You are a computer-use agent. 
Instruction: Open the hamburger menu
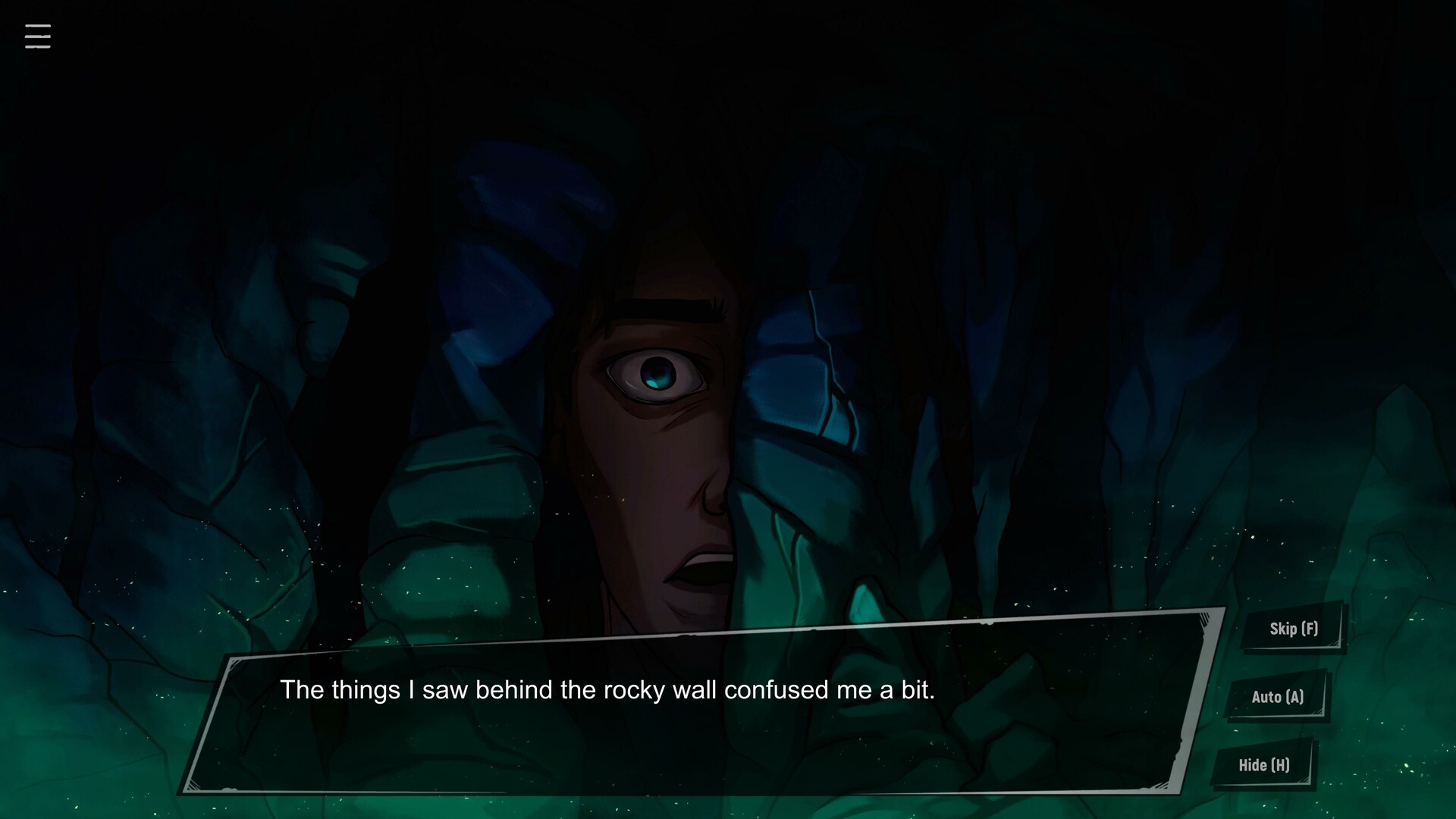click(x=38, y=36)
